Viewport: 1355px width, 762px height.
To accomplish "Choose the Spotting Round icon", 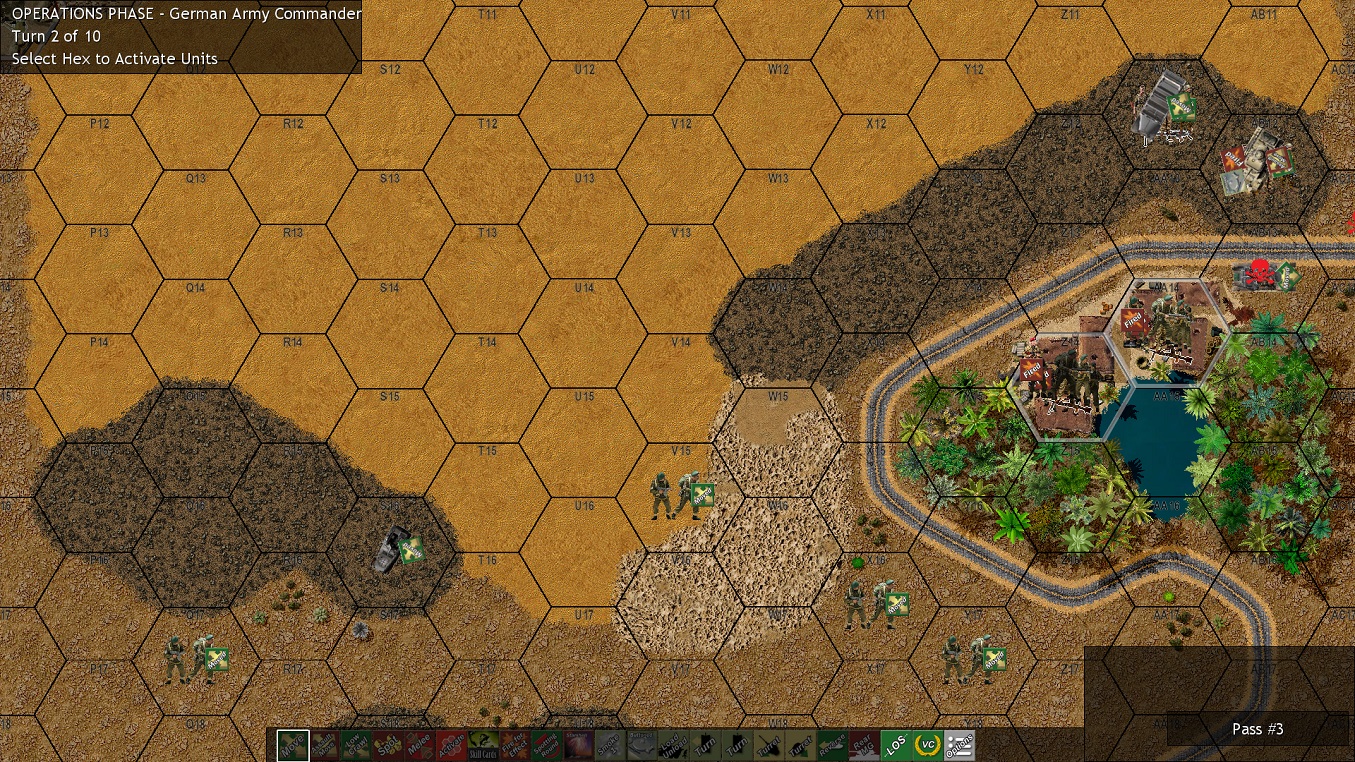I will pos(546,745).
